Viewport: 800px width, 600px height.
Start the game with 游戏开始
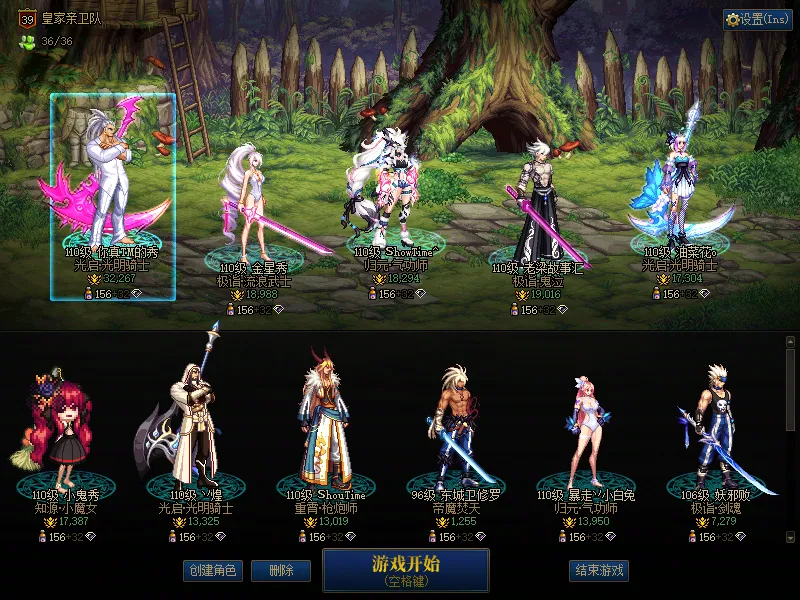pos(405,569)
